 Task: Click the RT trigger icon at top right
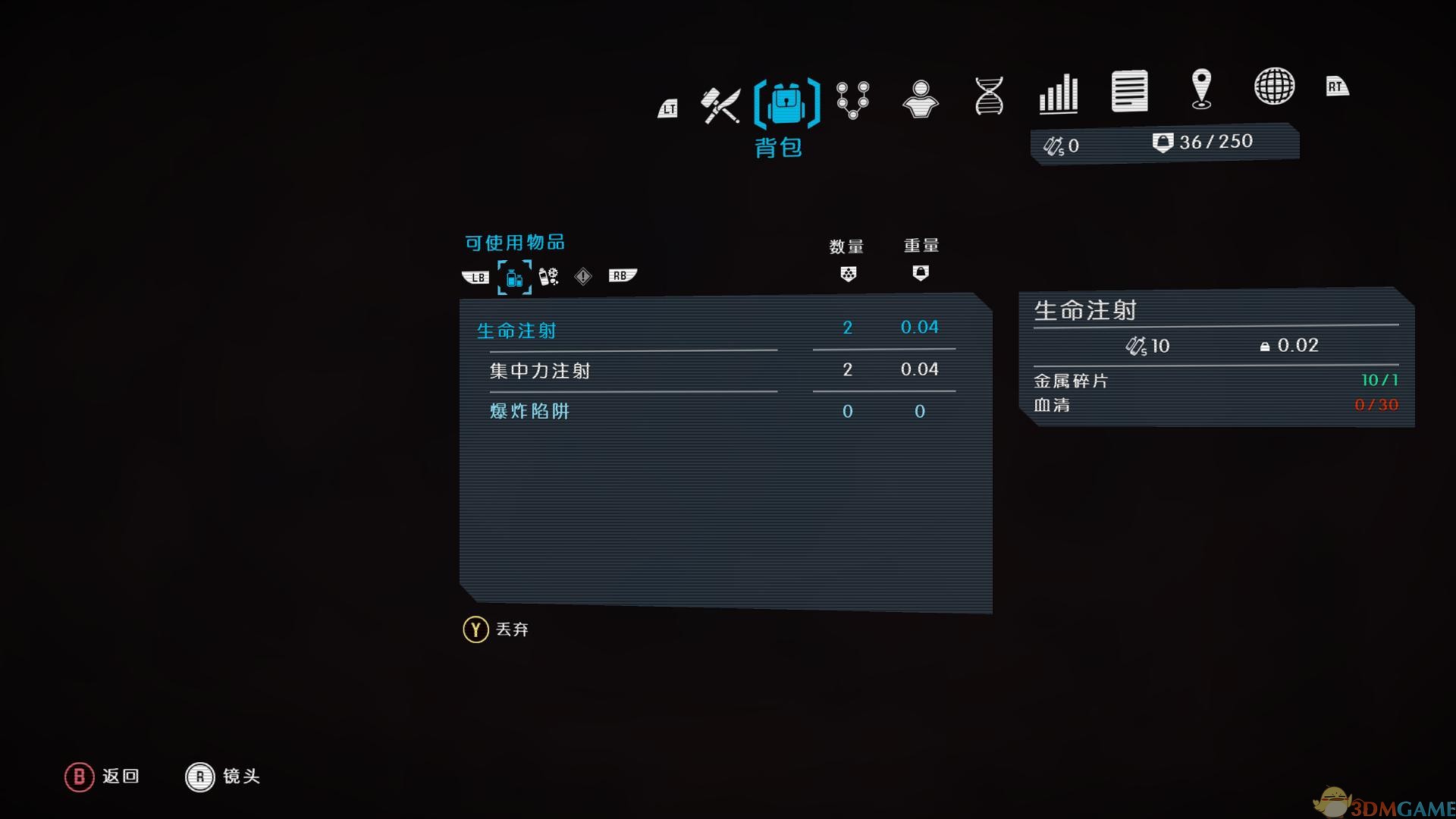tap(1337, 86)
